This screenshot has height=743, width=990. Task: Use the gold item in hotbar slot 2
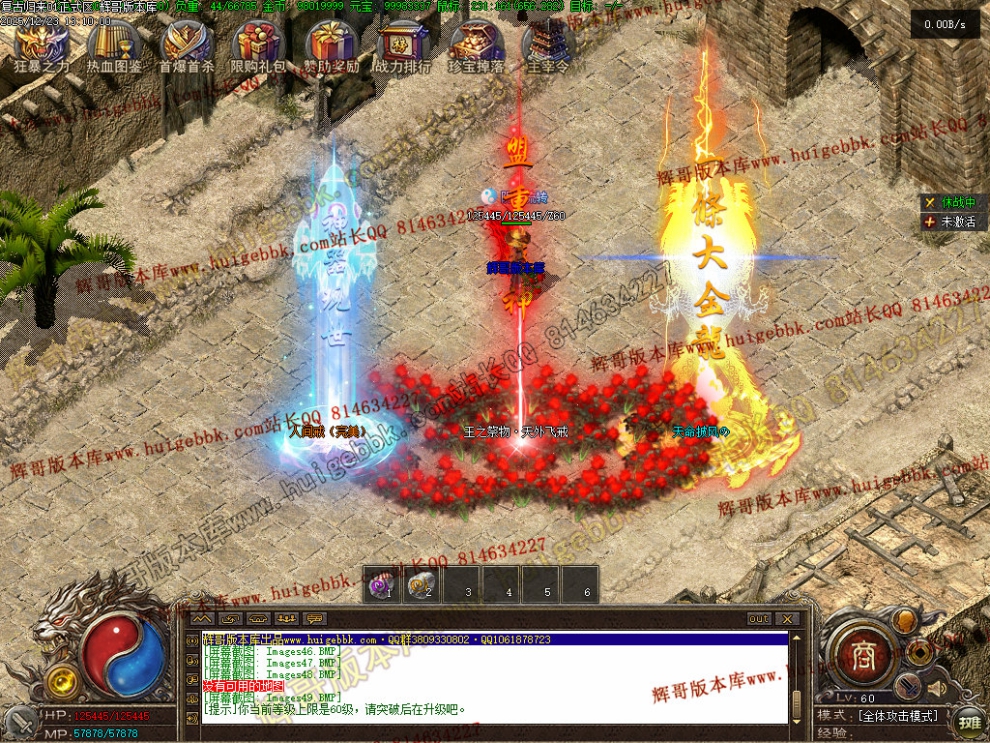(421, 586)
